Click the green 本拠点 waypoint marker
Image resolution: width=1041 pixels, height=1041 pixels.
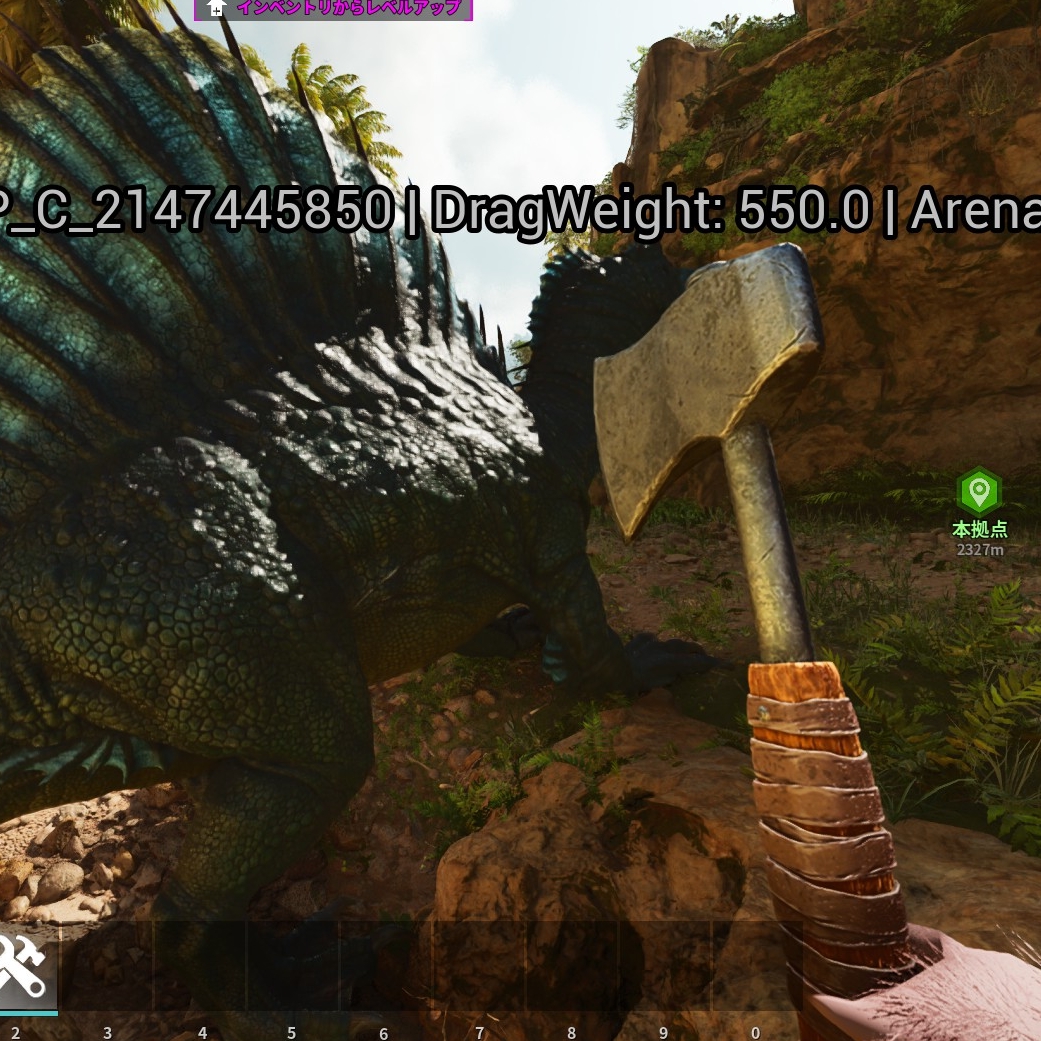(x=979, y=492)
